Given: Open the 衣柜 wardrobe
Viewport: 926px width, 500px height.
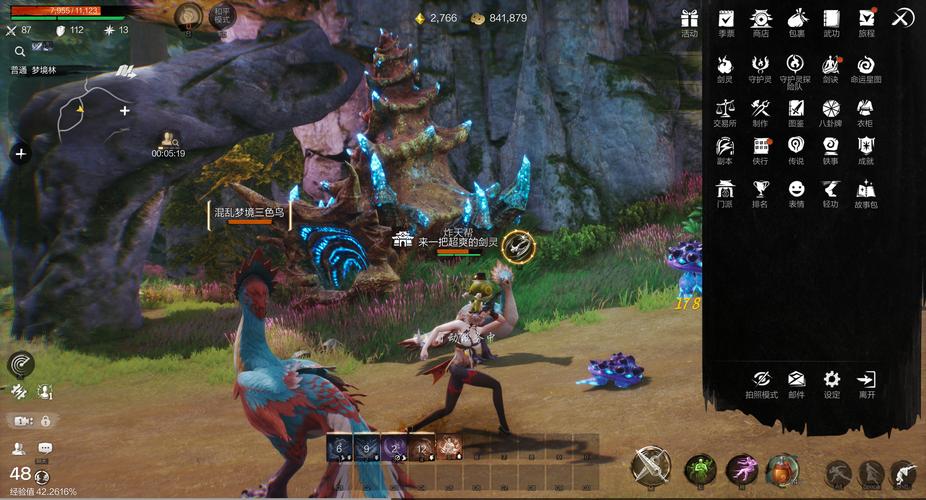Looking at the screenshot, I should [866, 109].
